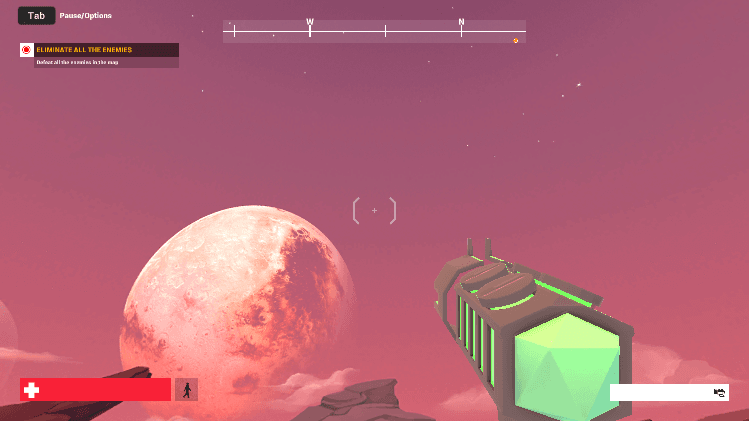Click the red objective target icon
The width and height of the screenshot is (749, 421).
coord(27,50)
